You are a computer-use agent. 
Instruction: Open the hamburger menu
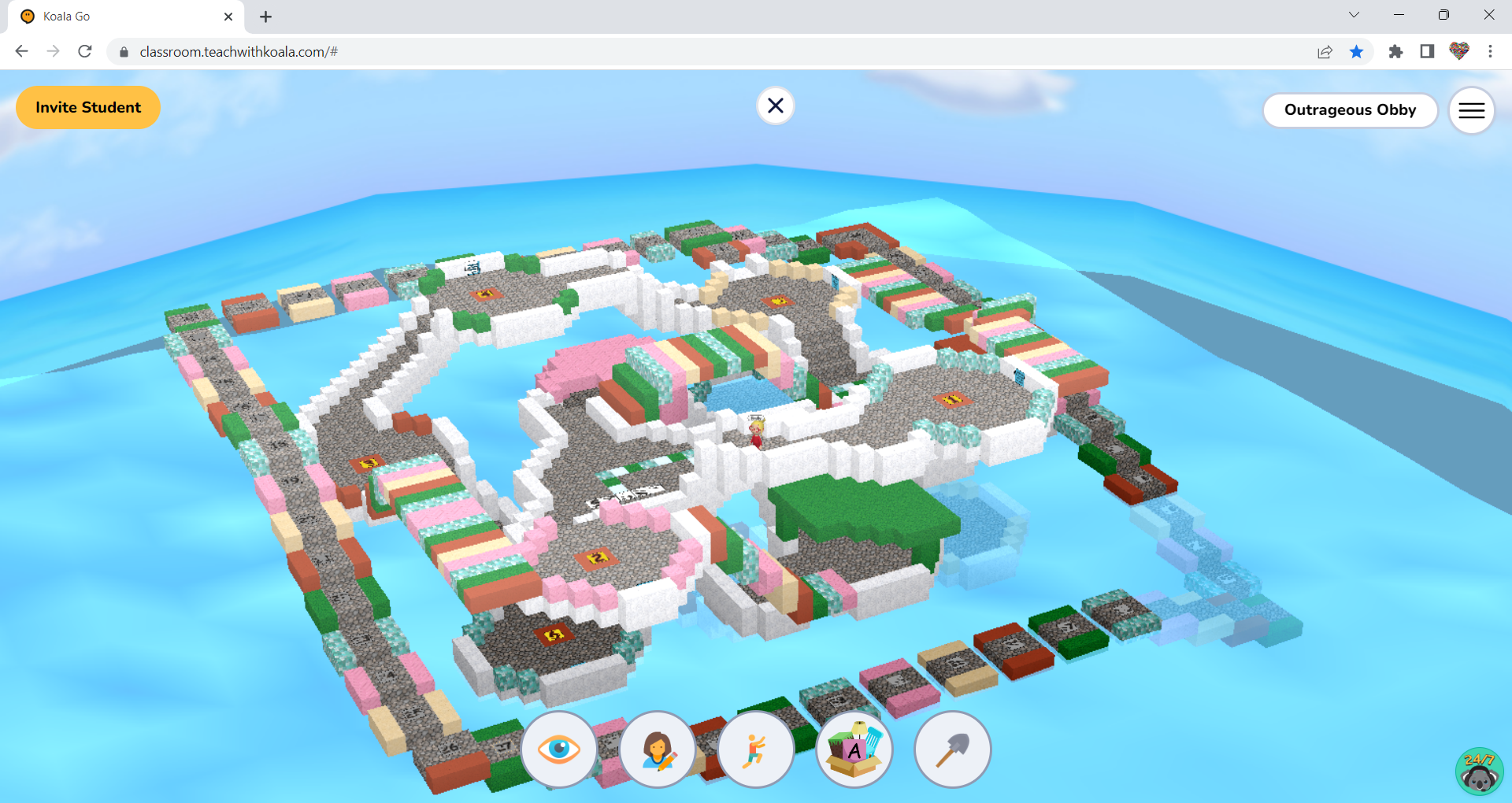point(1471,110)
